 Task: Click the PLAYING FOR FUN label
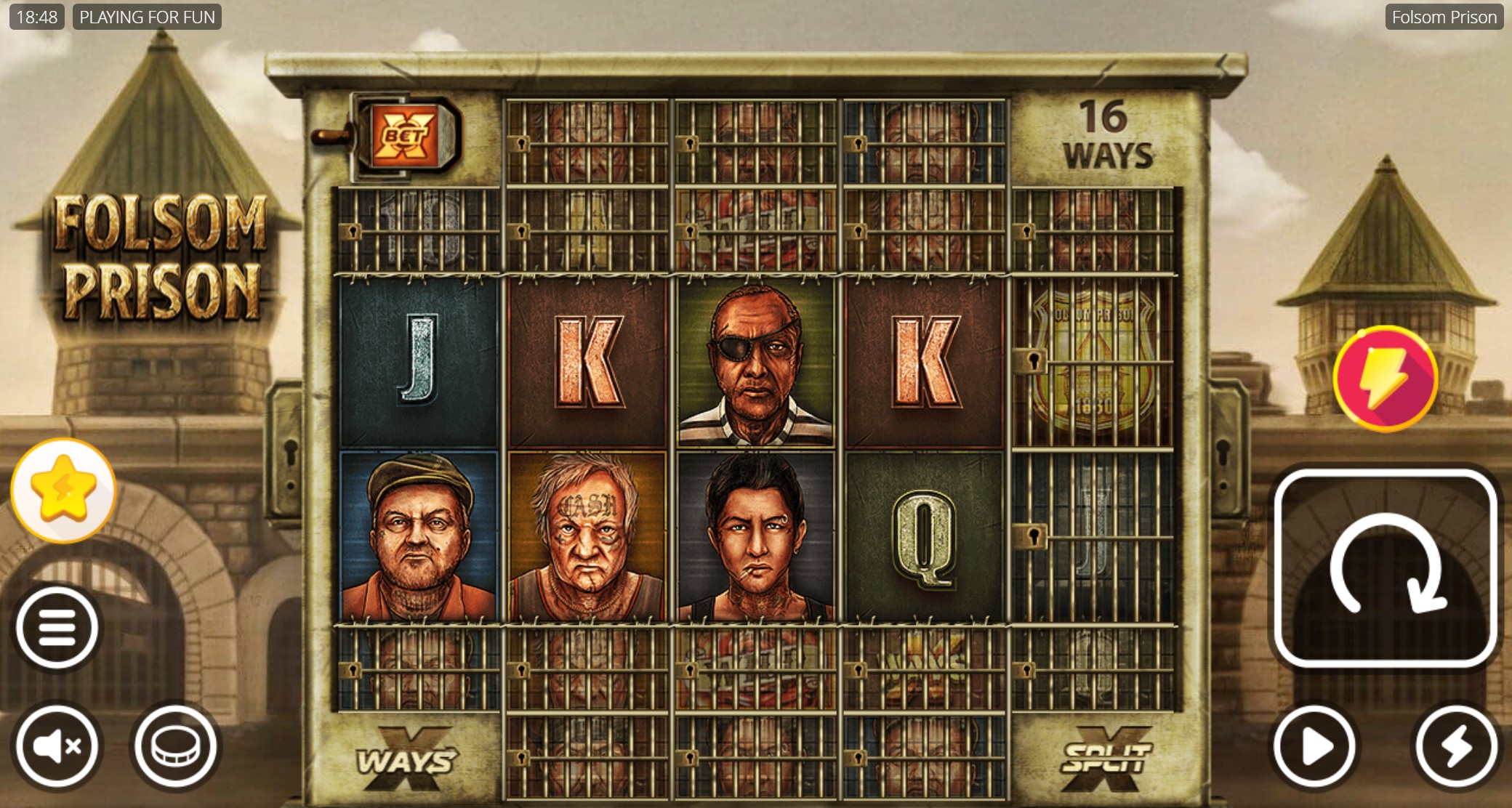pyautogui.click(x=148, y=16)
